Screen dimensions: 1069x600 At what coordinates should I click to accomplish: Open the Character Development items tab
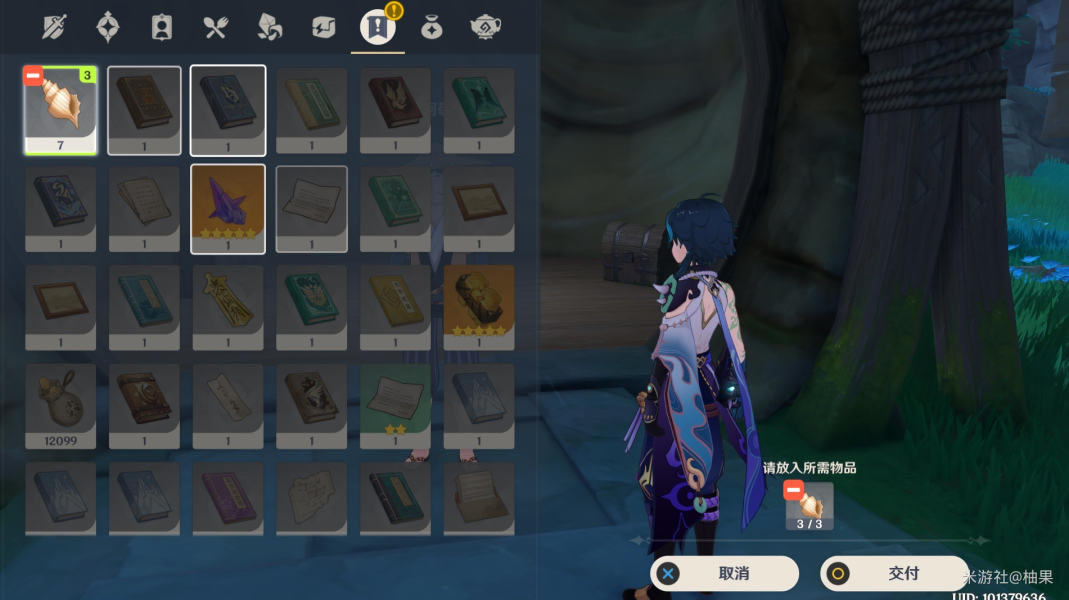(x=162, y=27)
